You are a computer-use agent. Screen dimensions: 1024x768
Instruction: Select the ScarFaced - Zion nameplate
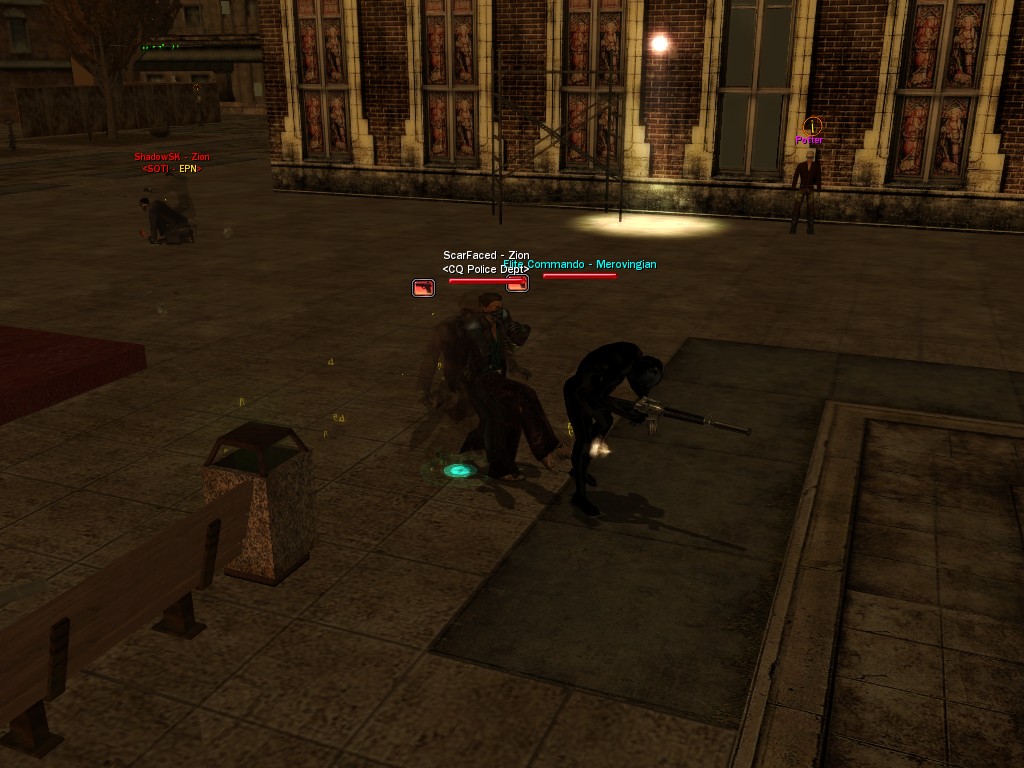pyautogui.click(x=486, y=256)
